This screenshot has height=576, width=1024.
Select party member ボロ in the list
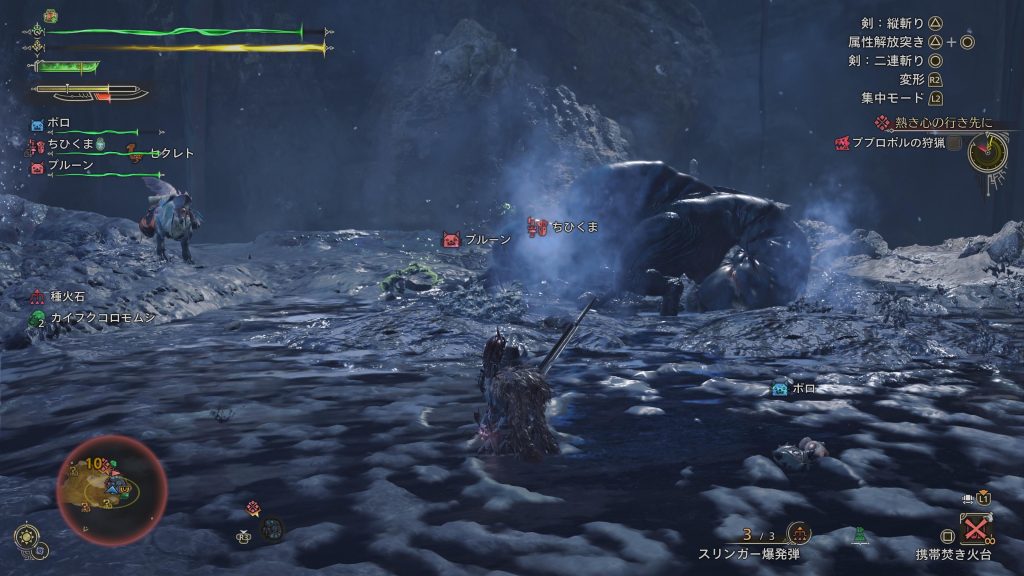click(x=60, y=124)
